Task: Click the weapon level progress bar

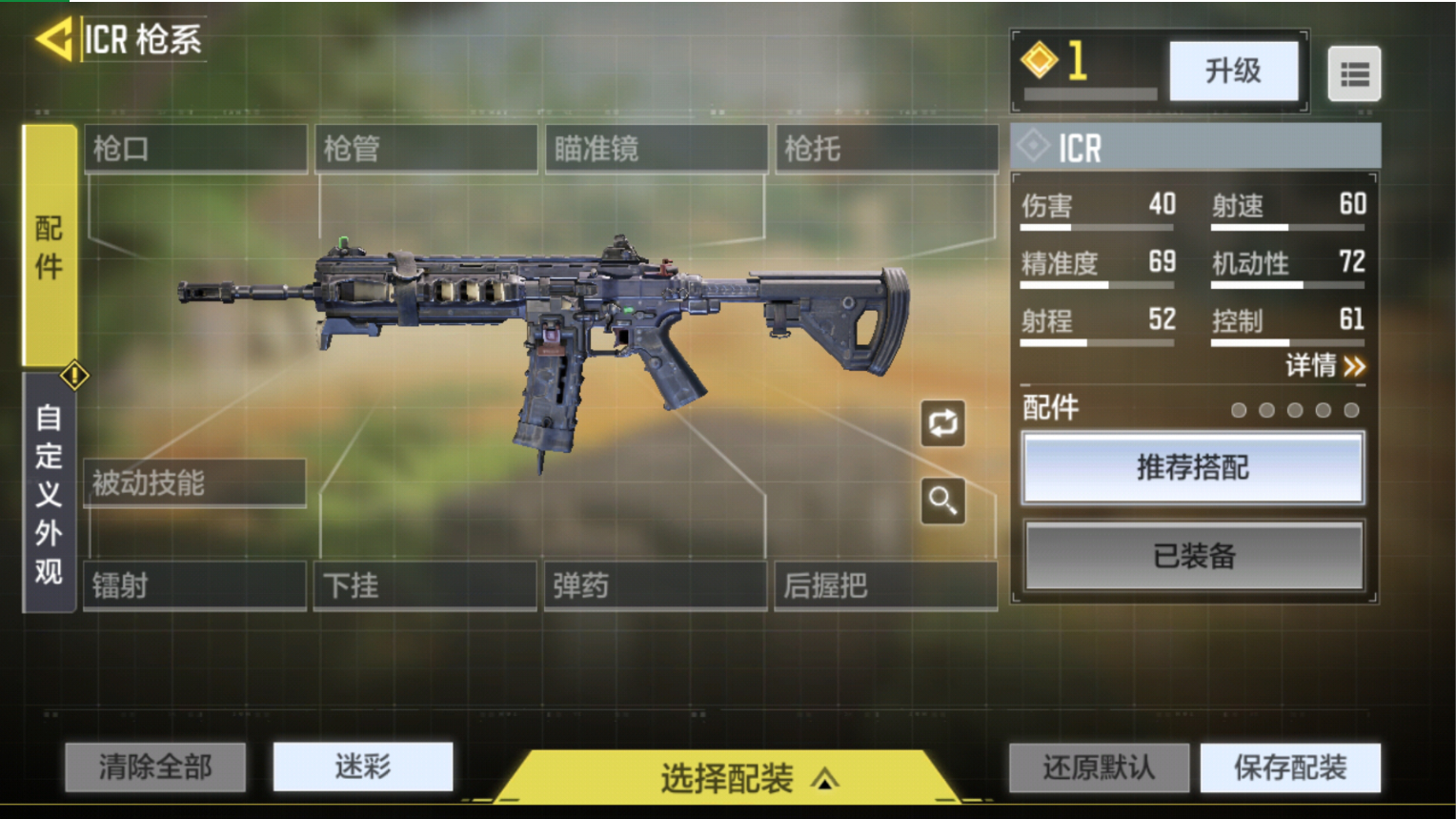Action: click(1089, 94)
